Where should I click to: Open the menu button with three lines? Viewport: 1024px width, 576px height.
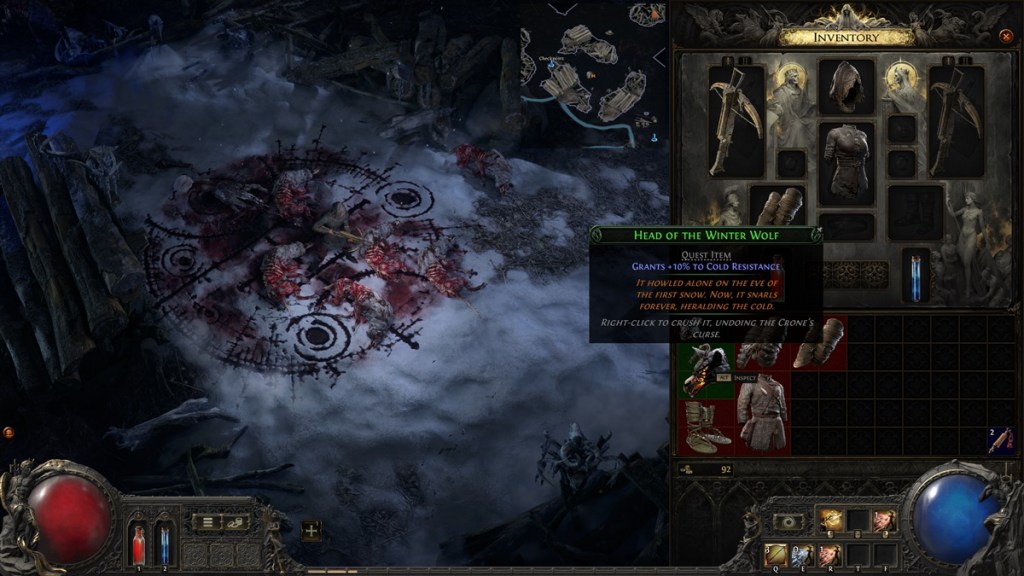207,521
